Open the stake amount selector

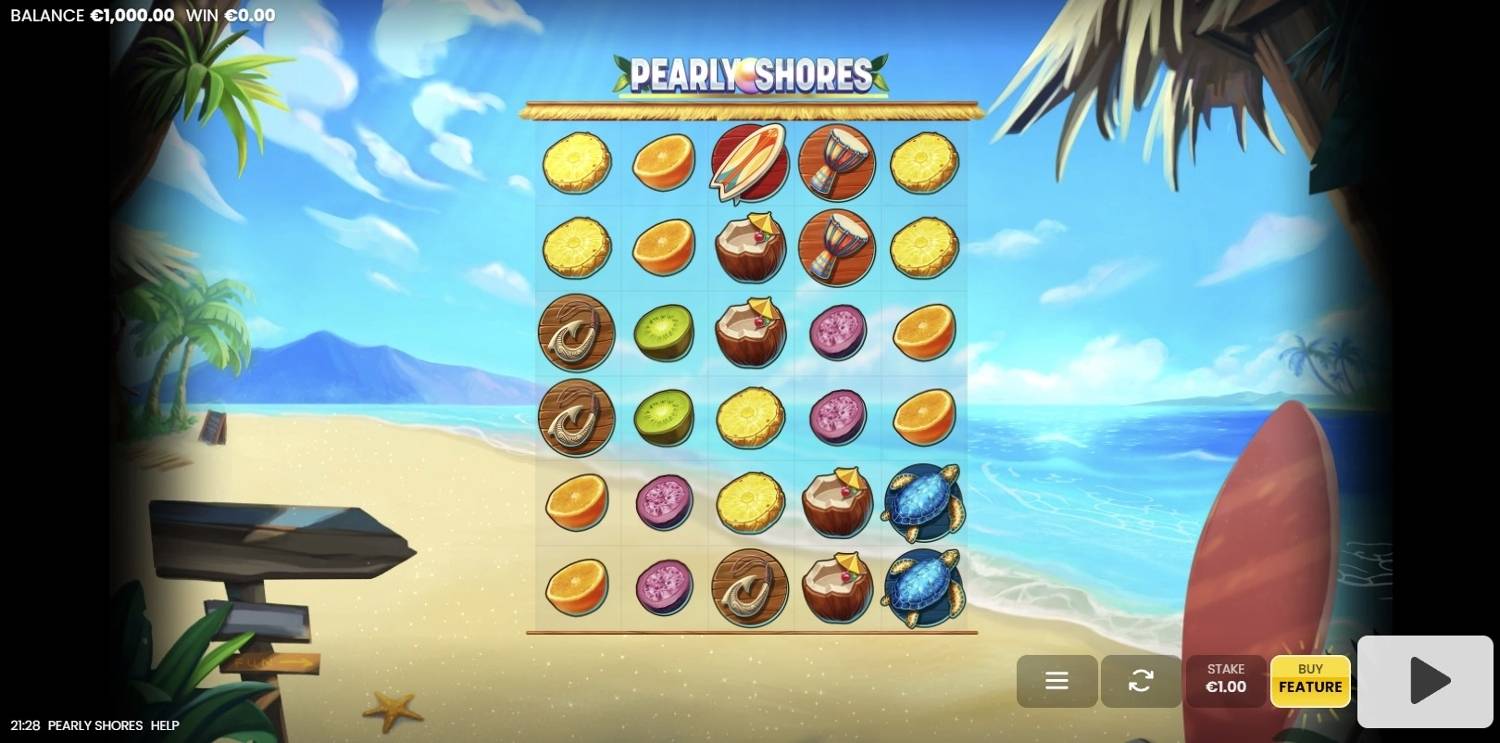[x=1226, y=681]
